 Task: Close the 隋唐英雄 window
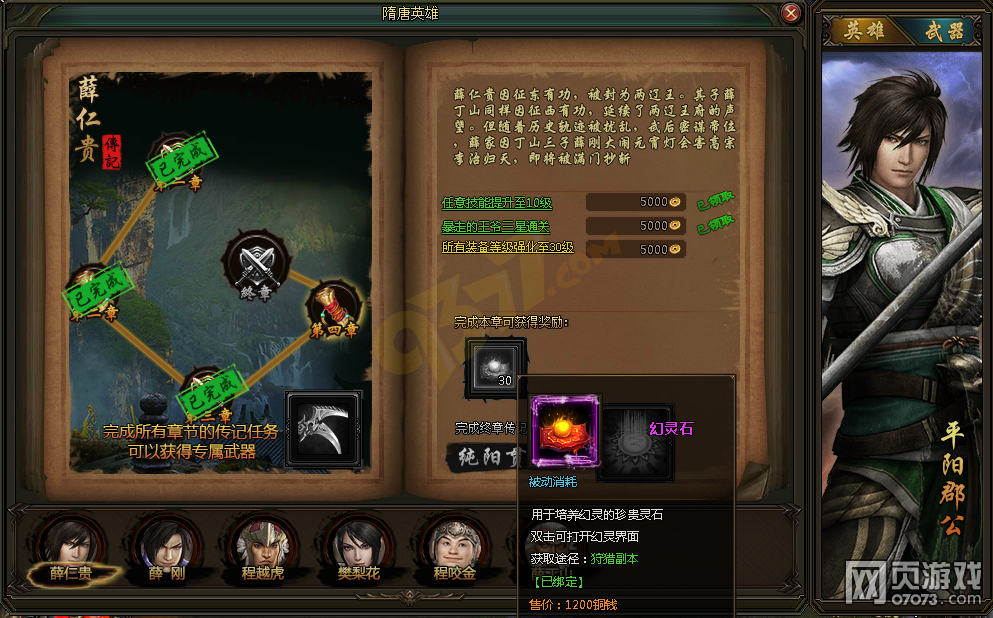[791, 14]
